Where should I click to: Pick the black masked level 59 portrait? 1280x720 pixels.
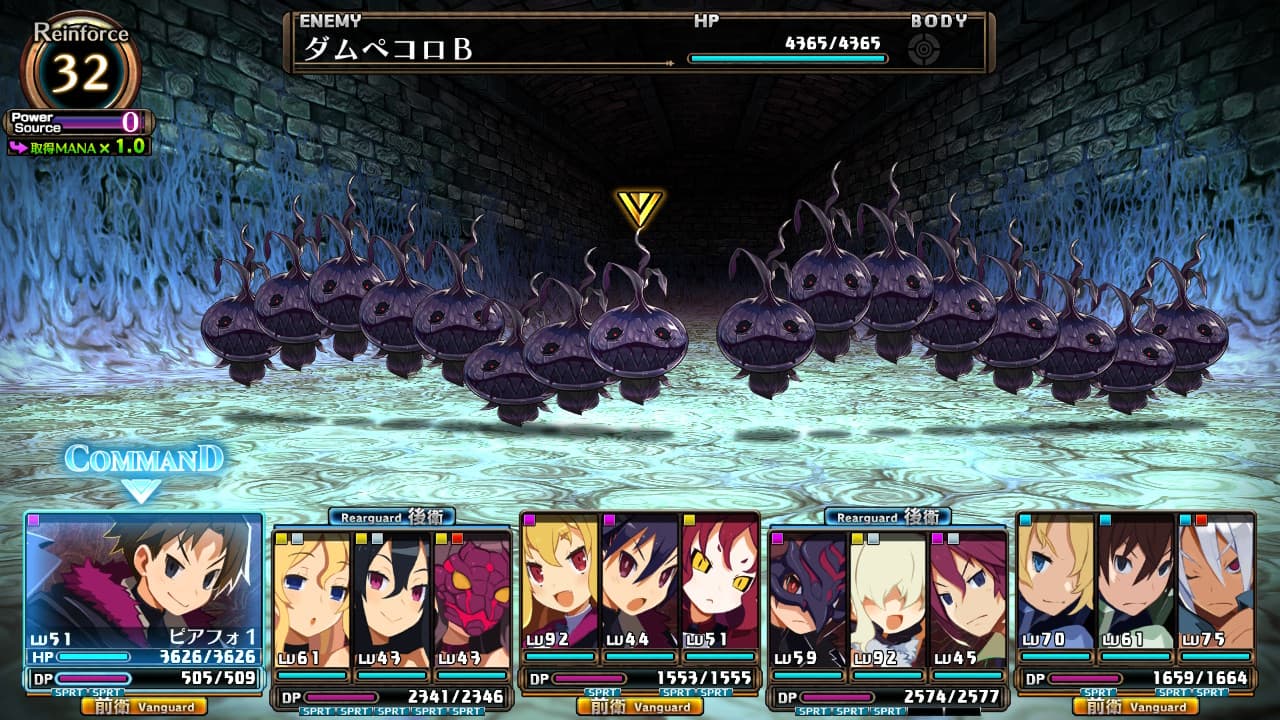point(807,590)
